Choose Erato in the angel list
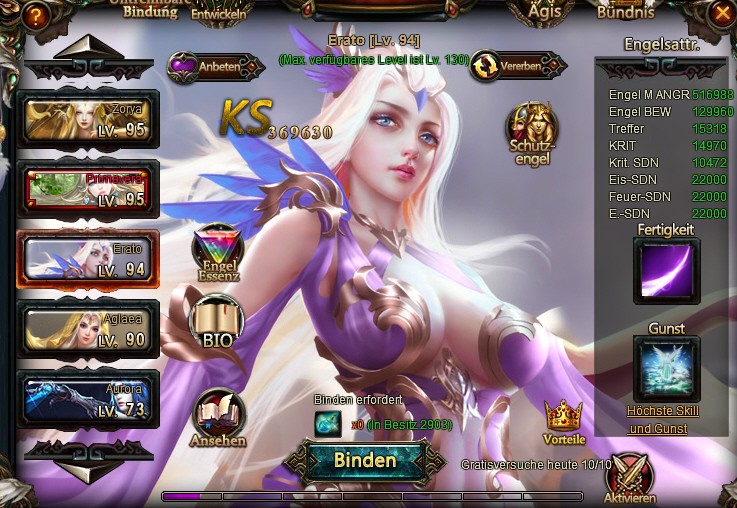Screen dimensions: 737x508 [x=88, y=258]
